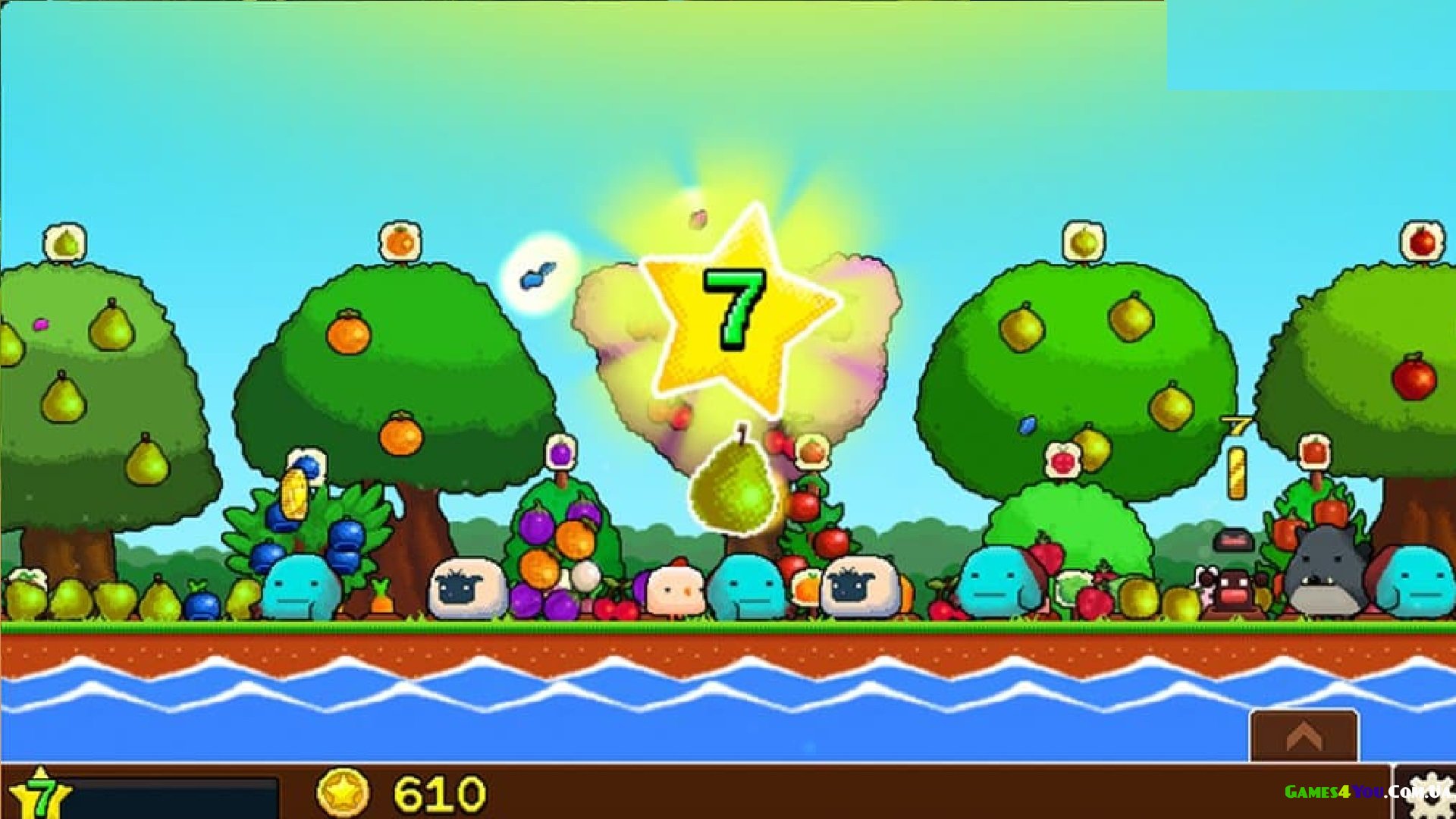This screenshot has height=819, width=1456.
Task: Expand the shop panel with the up arrow
Action: pyautogui.click(x=1304, y=736)
